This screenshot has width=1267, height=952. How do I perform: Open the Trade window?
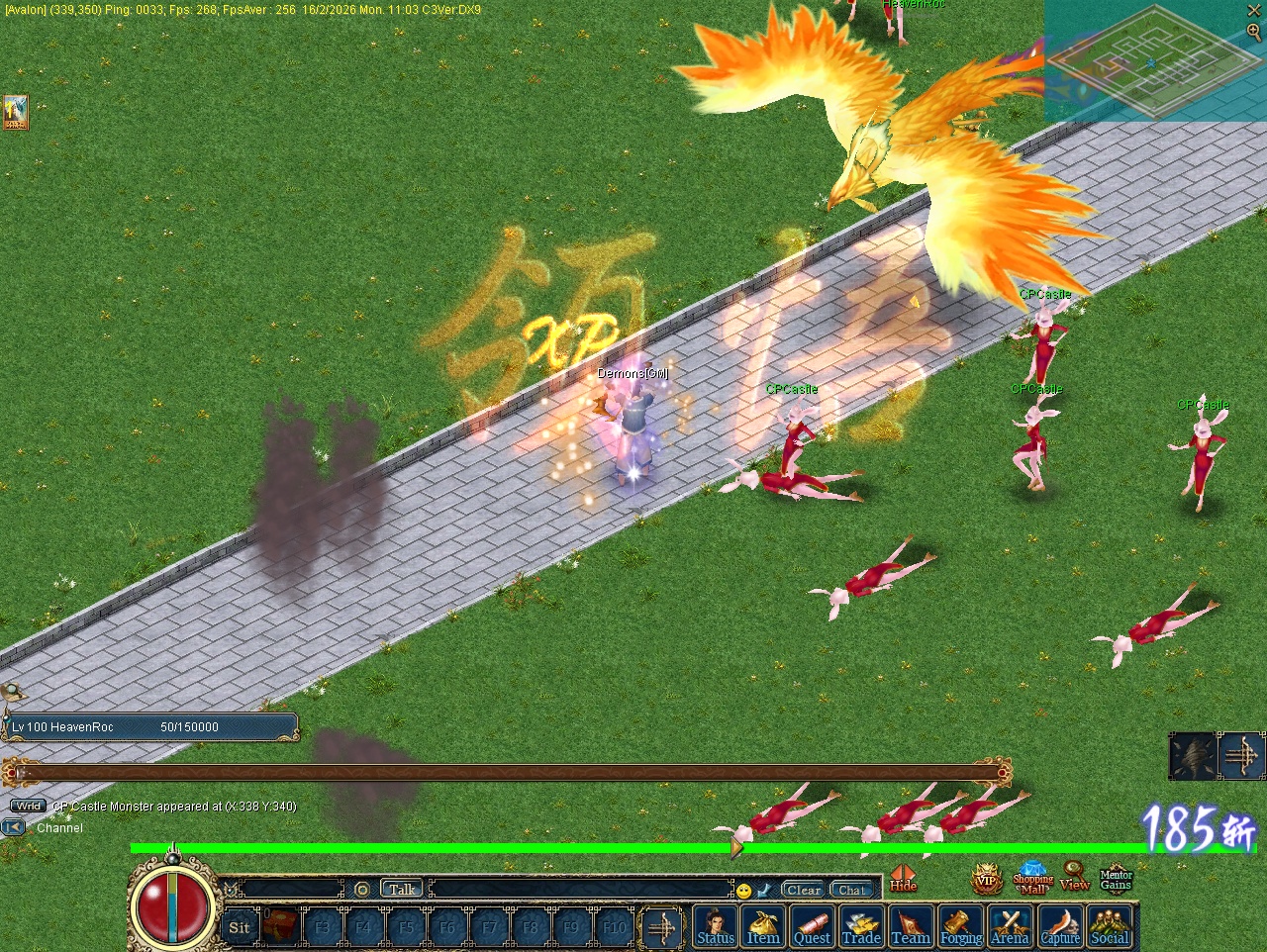click(861, 926)
